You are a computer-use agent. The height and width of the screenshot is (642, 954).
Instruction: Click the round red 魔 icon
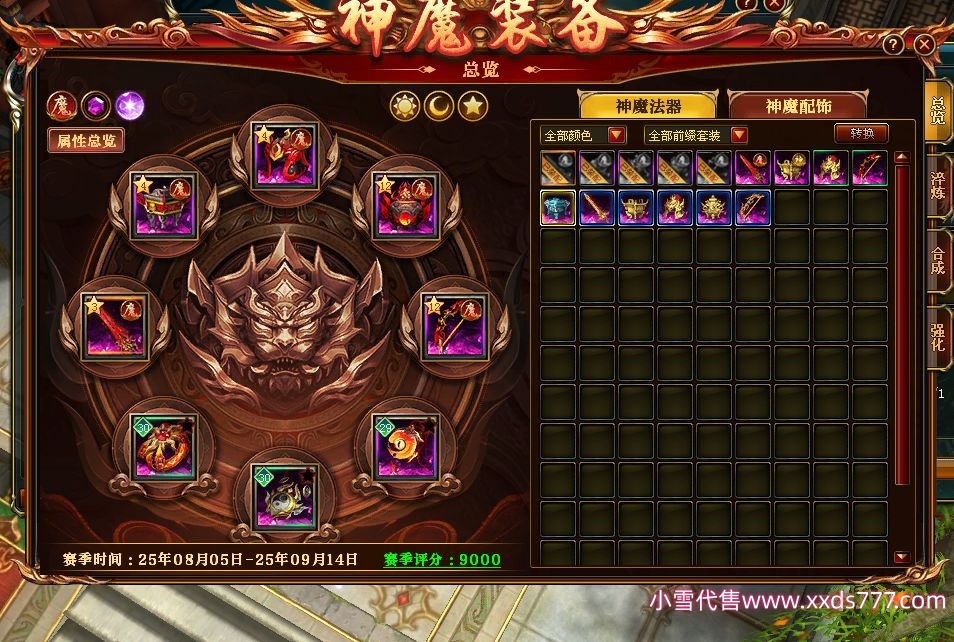[x=62, y=104]
